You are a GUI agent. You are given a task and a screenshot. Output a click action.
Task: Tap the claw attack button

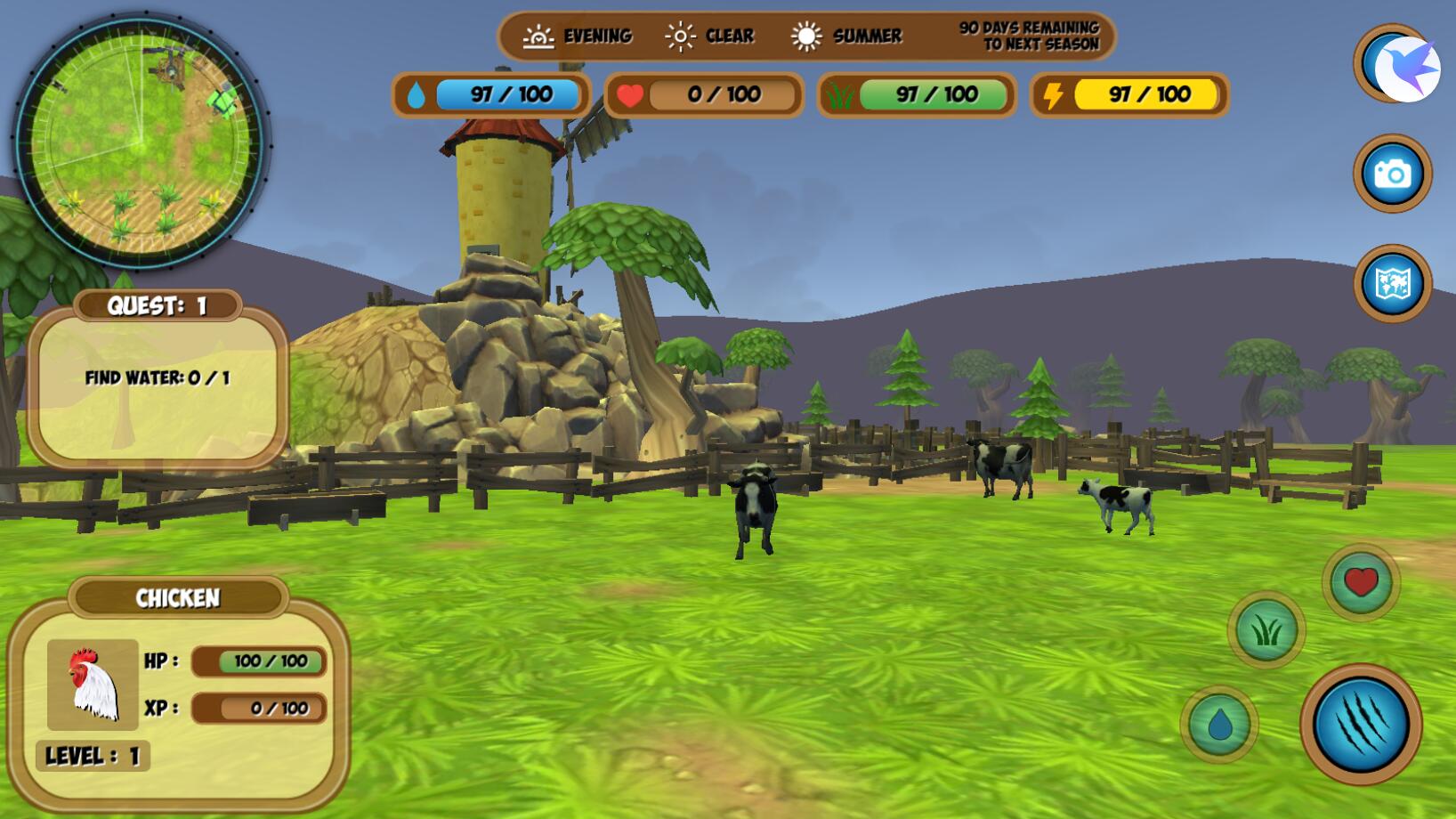click(1360, 724)
